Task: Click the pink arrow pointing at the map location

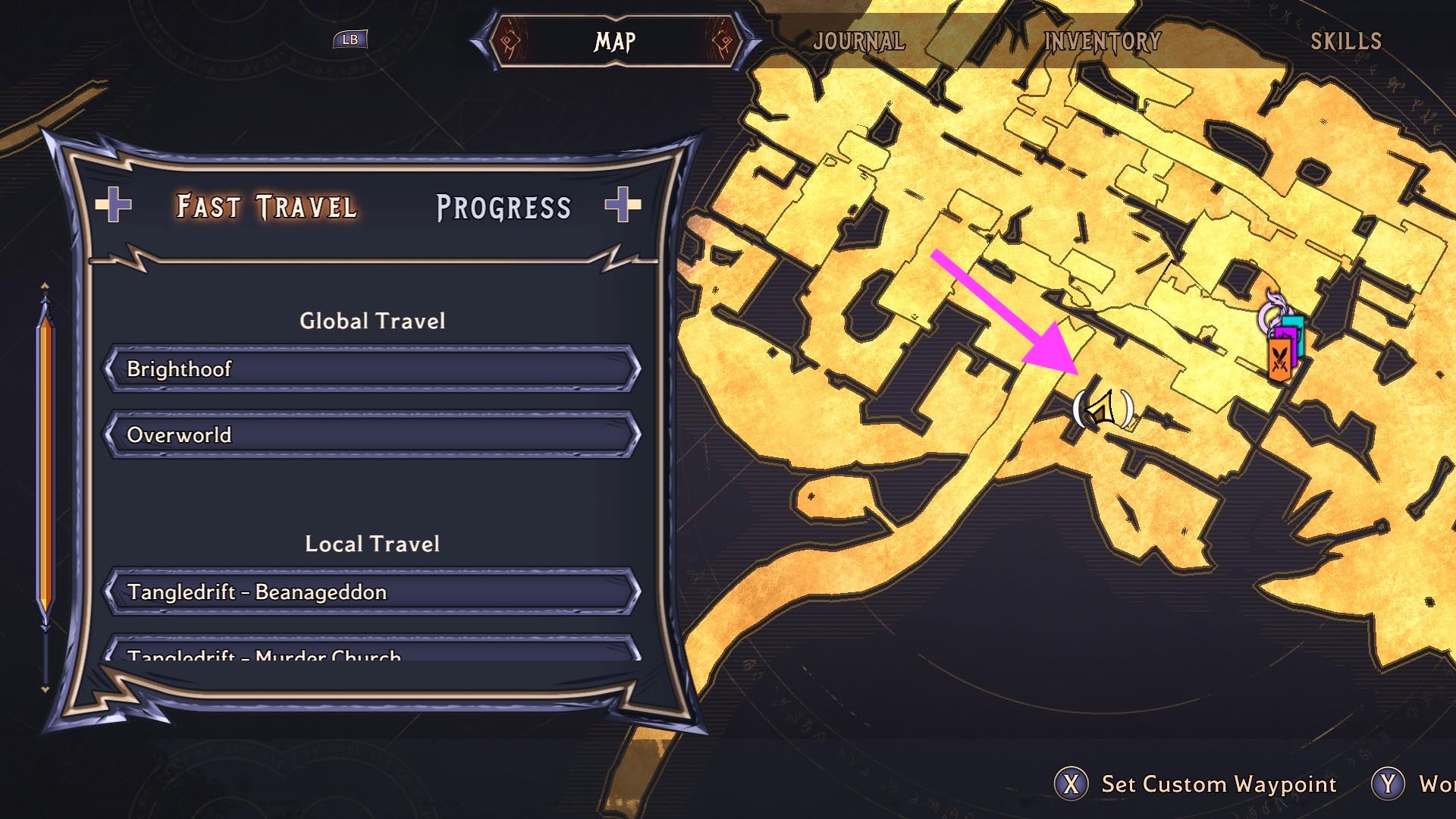Action: [1009, 311]
